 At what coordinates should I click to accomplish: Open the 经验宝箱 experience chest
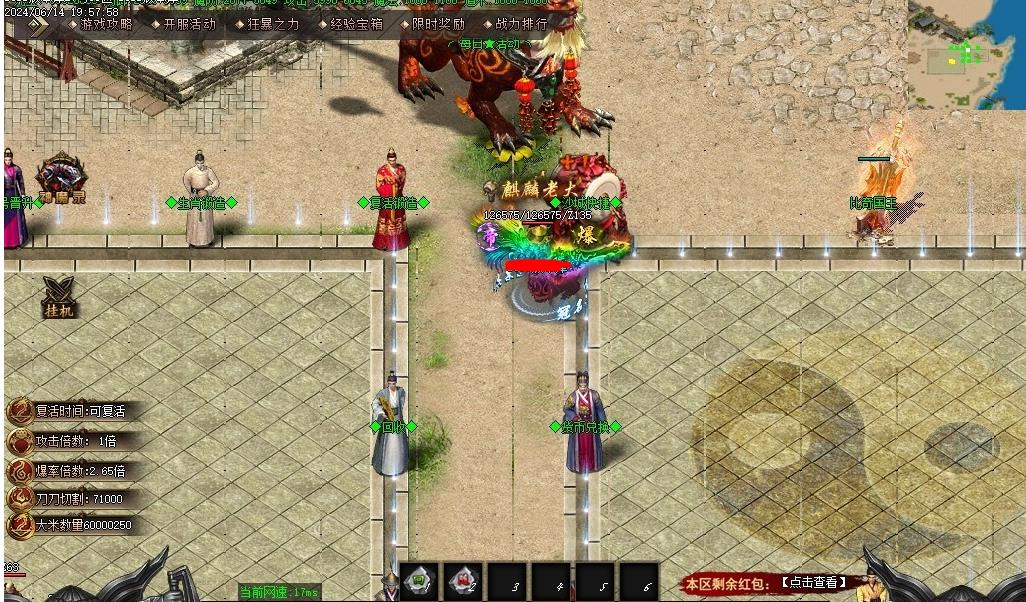[x=356, y=24]
